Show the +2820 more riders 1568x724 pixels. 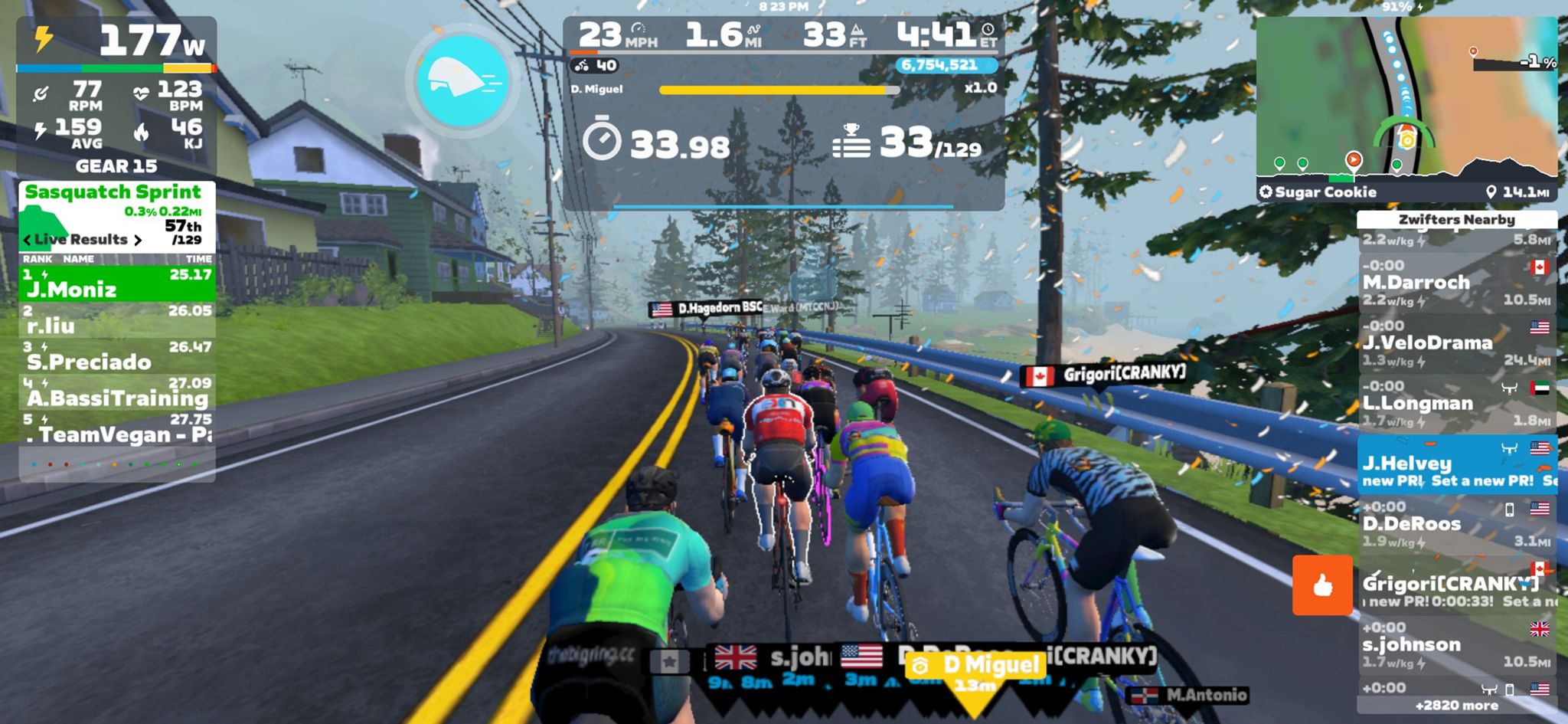pos(1455,706)
